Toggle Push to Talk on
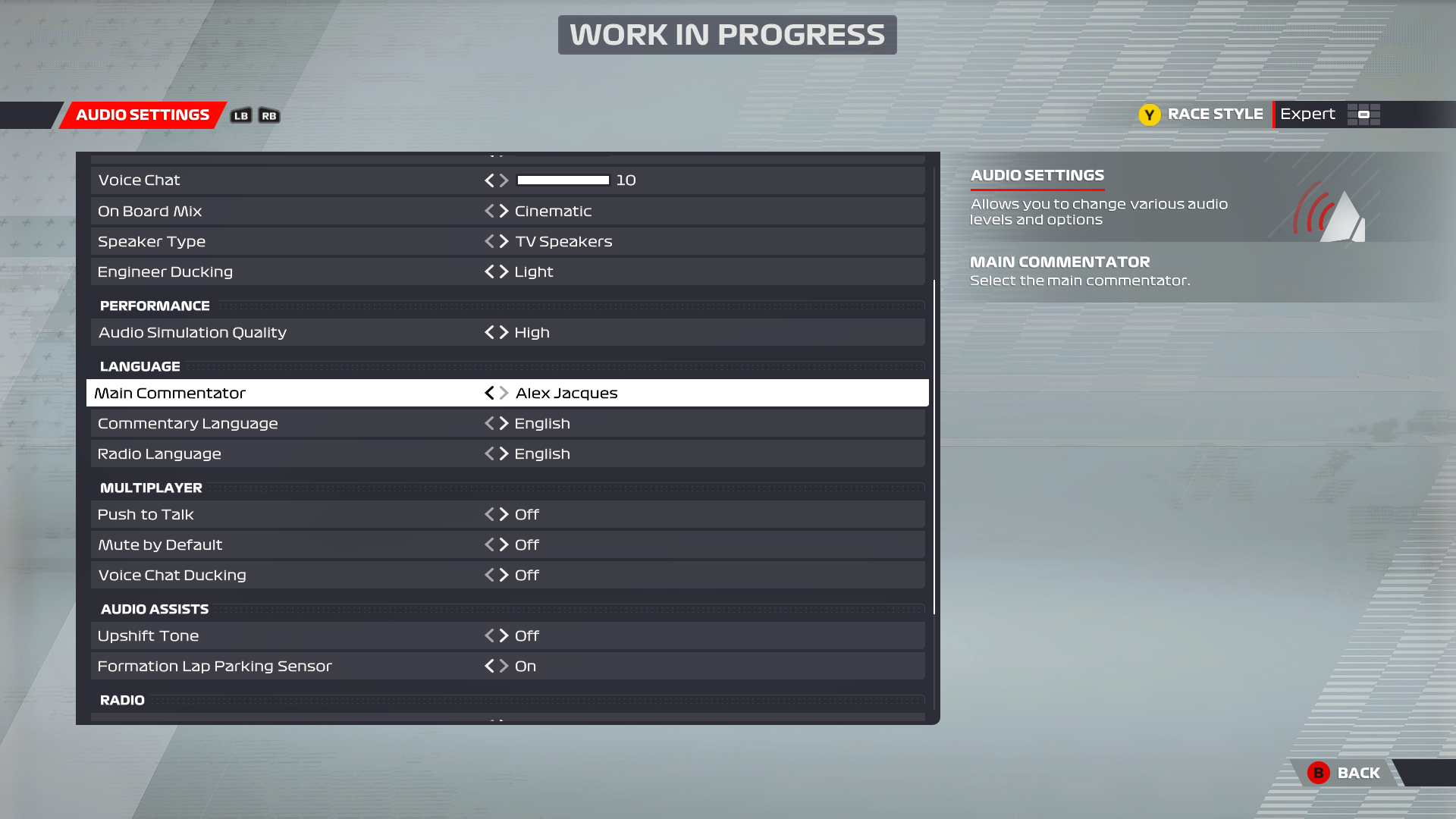Screen dimensions: 1456x819 tap(504, 514)
